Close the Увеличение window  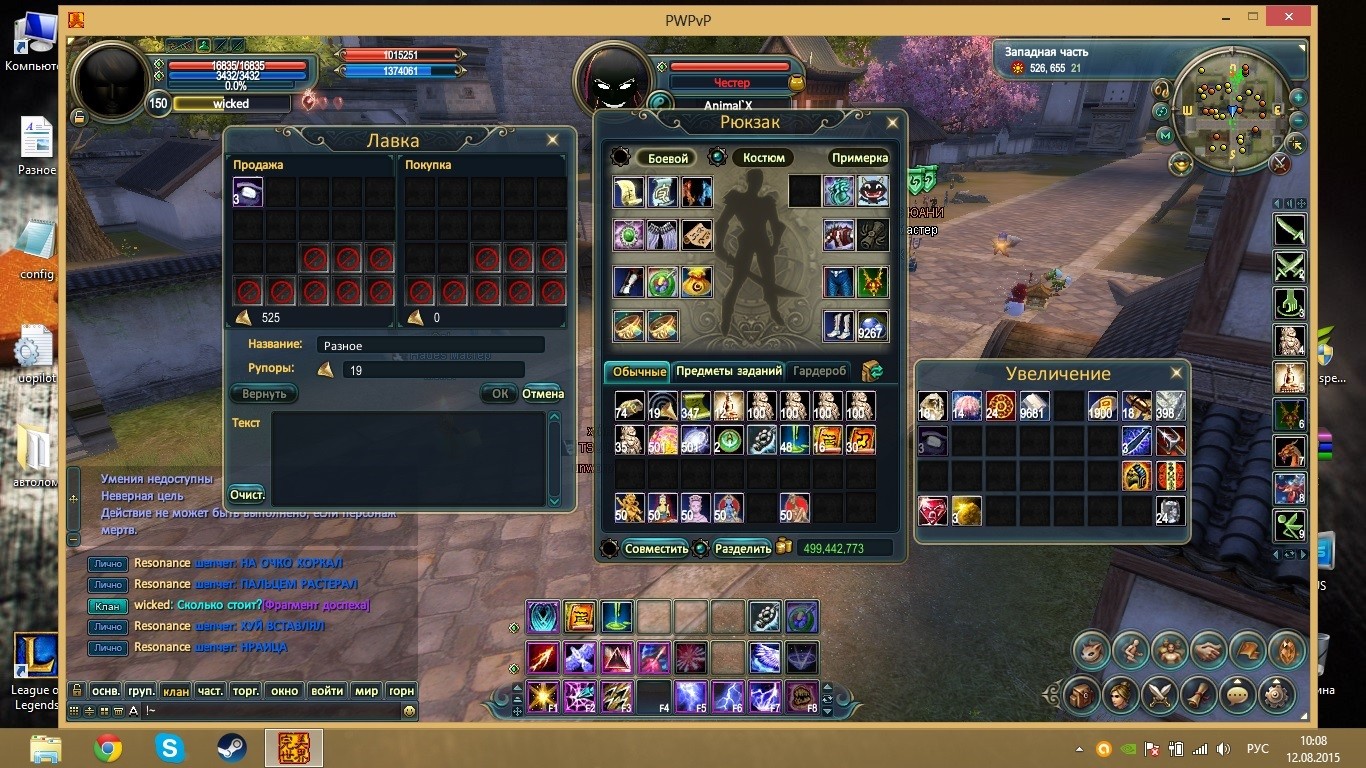click(x=1176, y=373)
